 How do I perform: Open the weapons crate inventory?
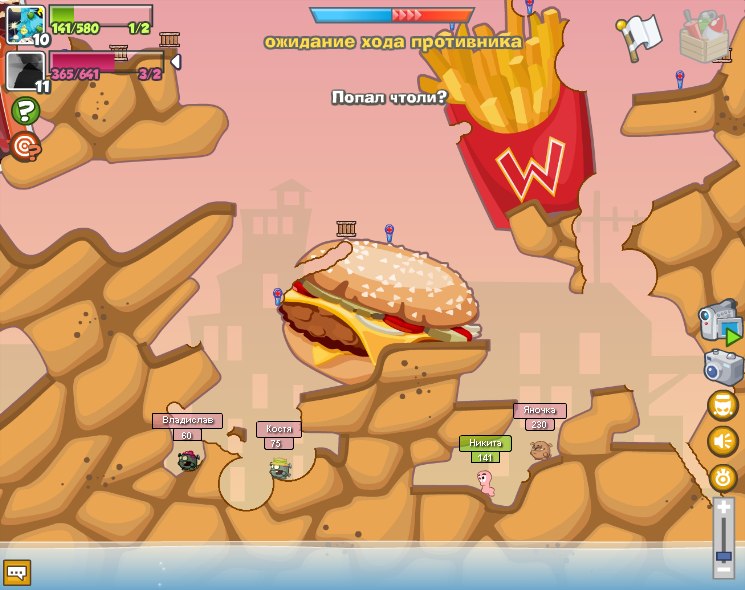[x=704, y=37]
